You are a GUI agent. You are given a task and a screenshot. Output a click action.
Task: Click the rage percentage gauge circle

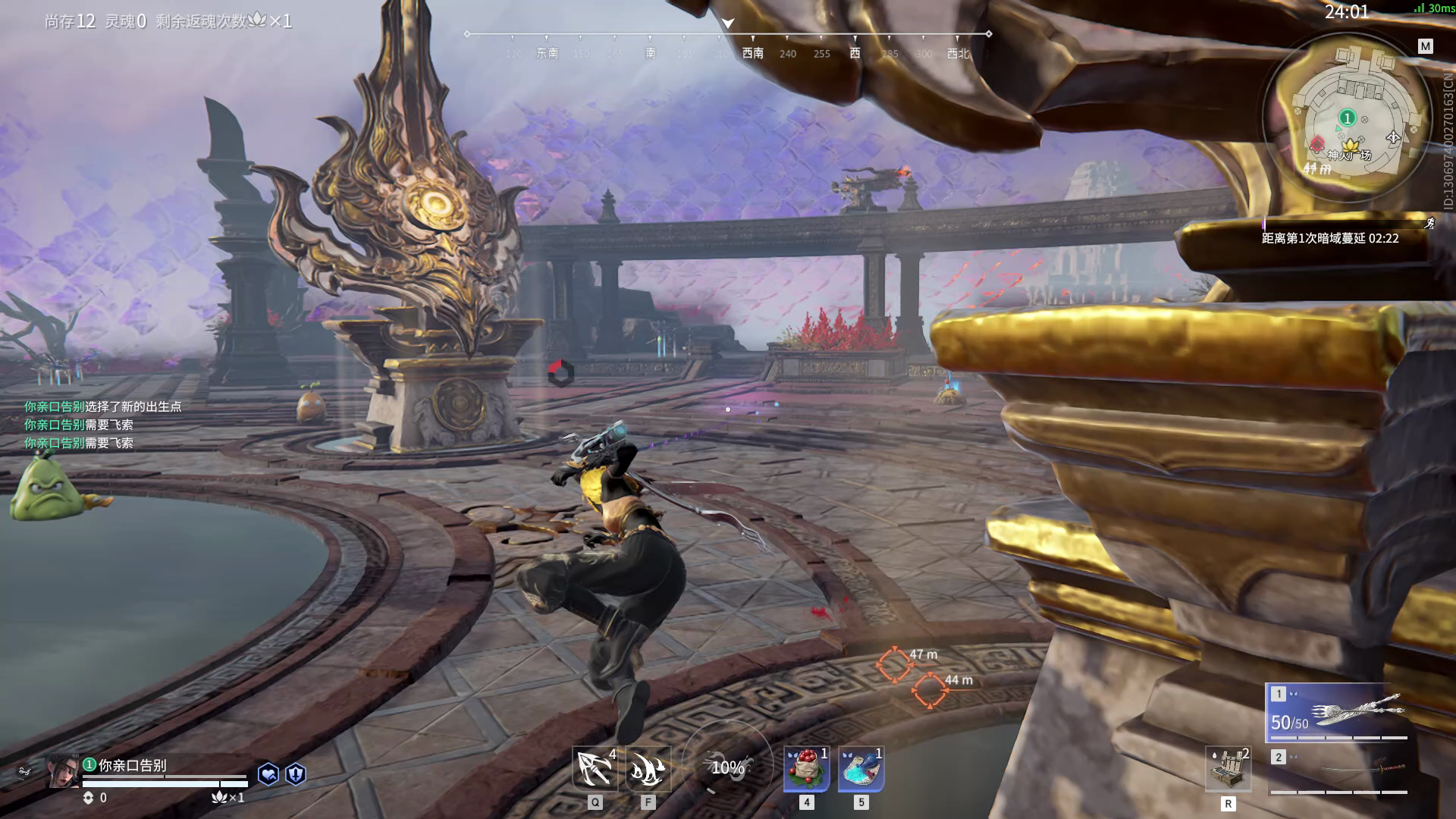[727, 767]
